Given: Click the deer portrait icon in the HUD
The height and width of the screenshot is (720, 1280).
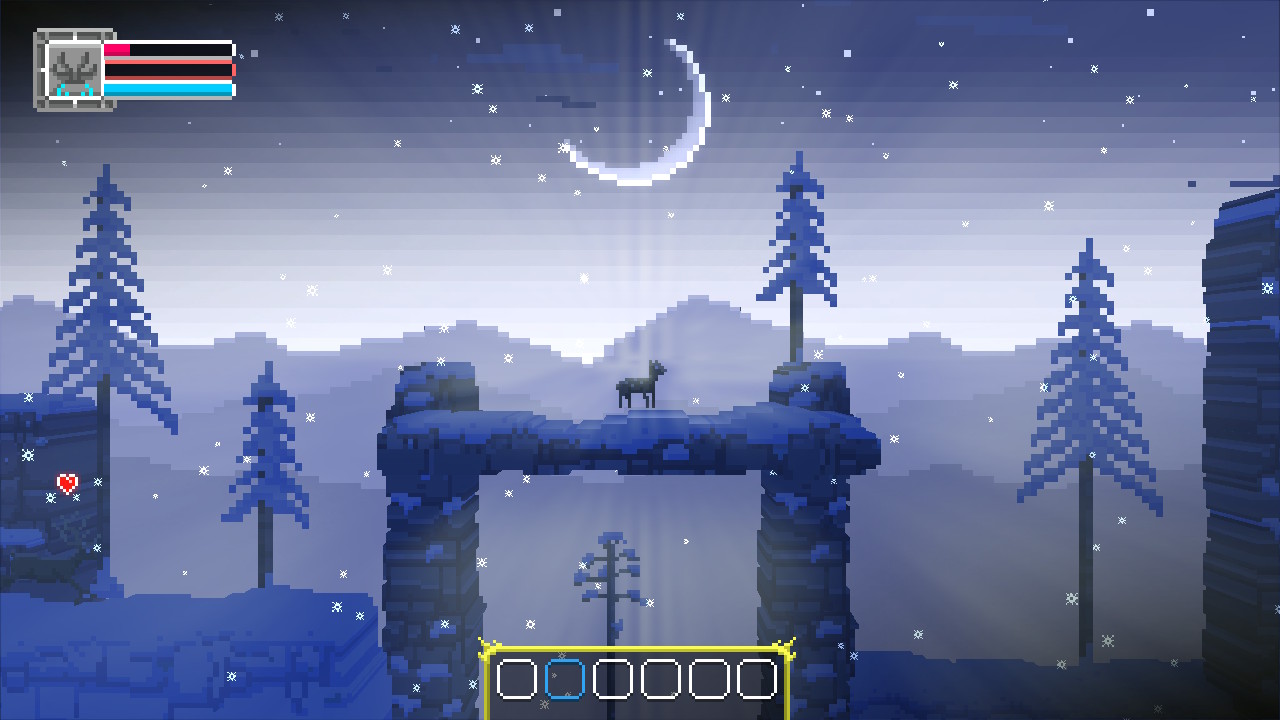Looking at the screenshot, I should 72,70.
